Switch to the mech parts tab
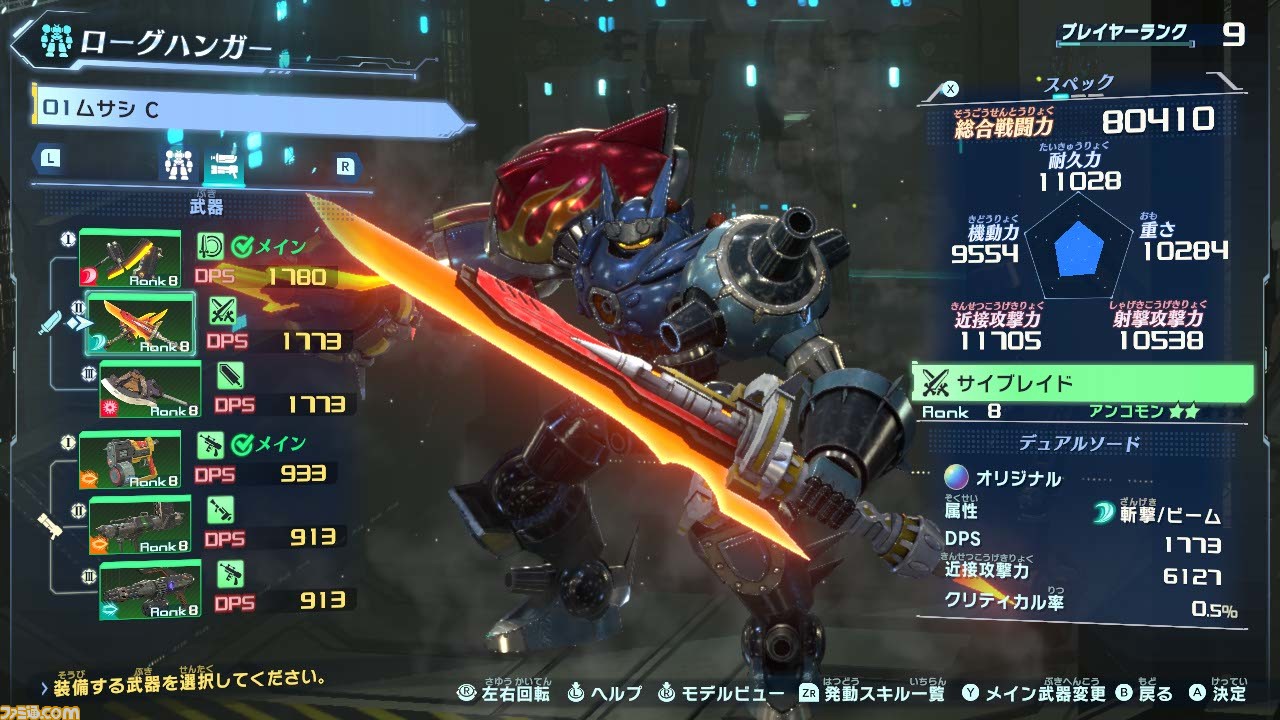 (x=177, y=163)
